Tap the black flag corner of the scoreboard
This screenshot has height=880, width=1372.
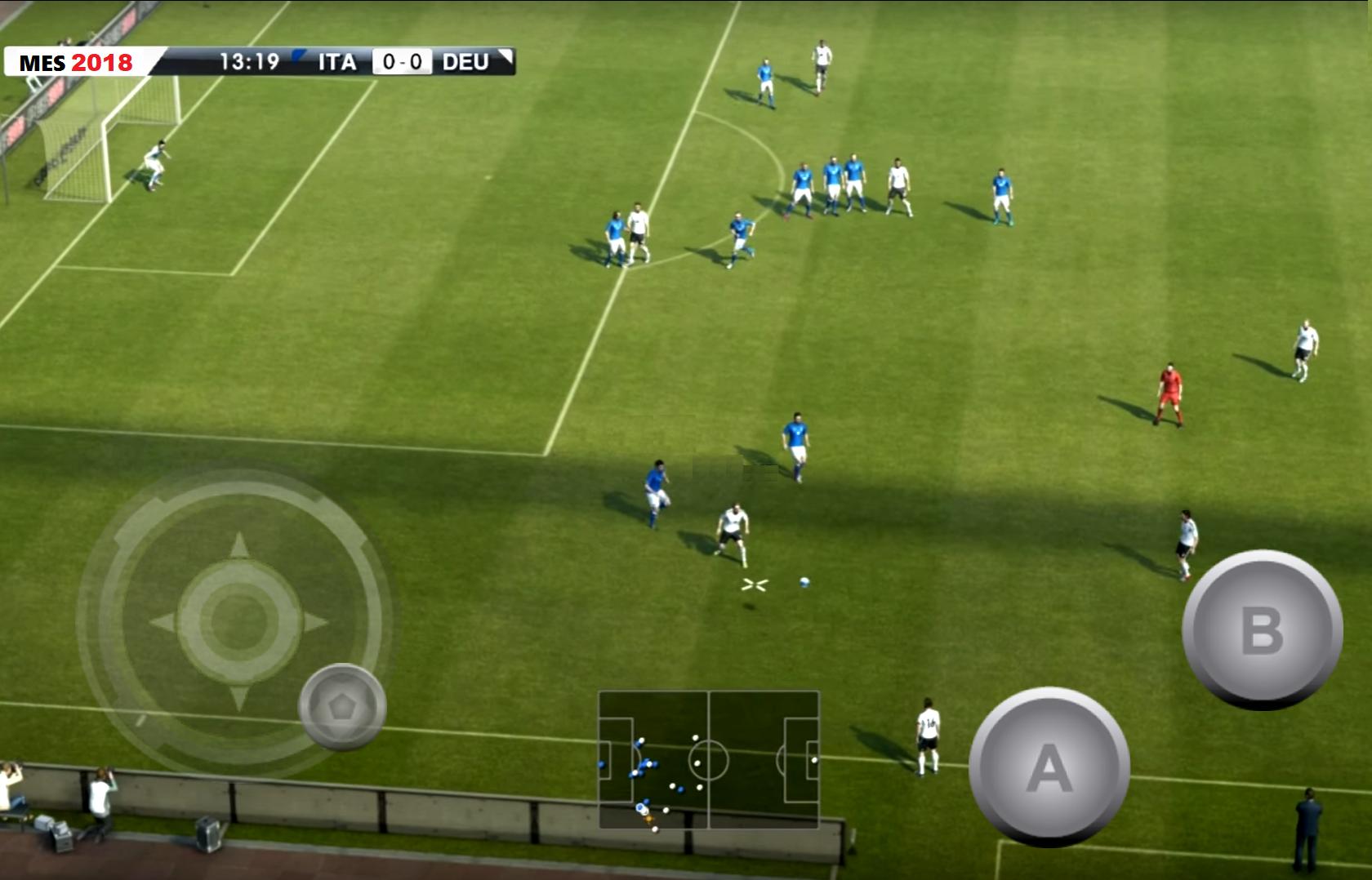point(506,54)
